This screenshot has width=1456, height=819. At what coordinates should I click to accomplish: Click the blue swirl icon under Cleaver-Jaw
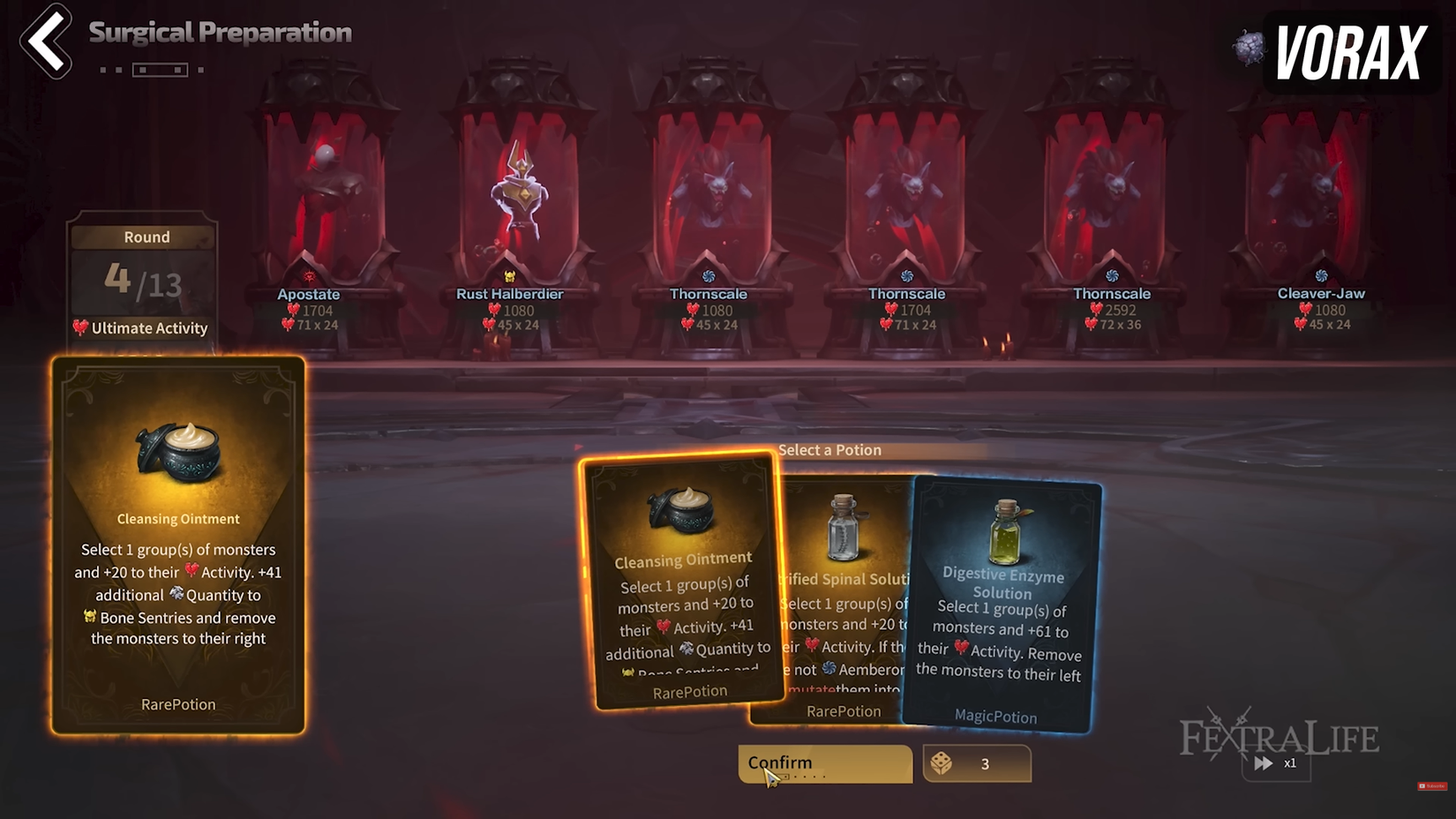[1320, 276]
